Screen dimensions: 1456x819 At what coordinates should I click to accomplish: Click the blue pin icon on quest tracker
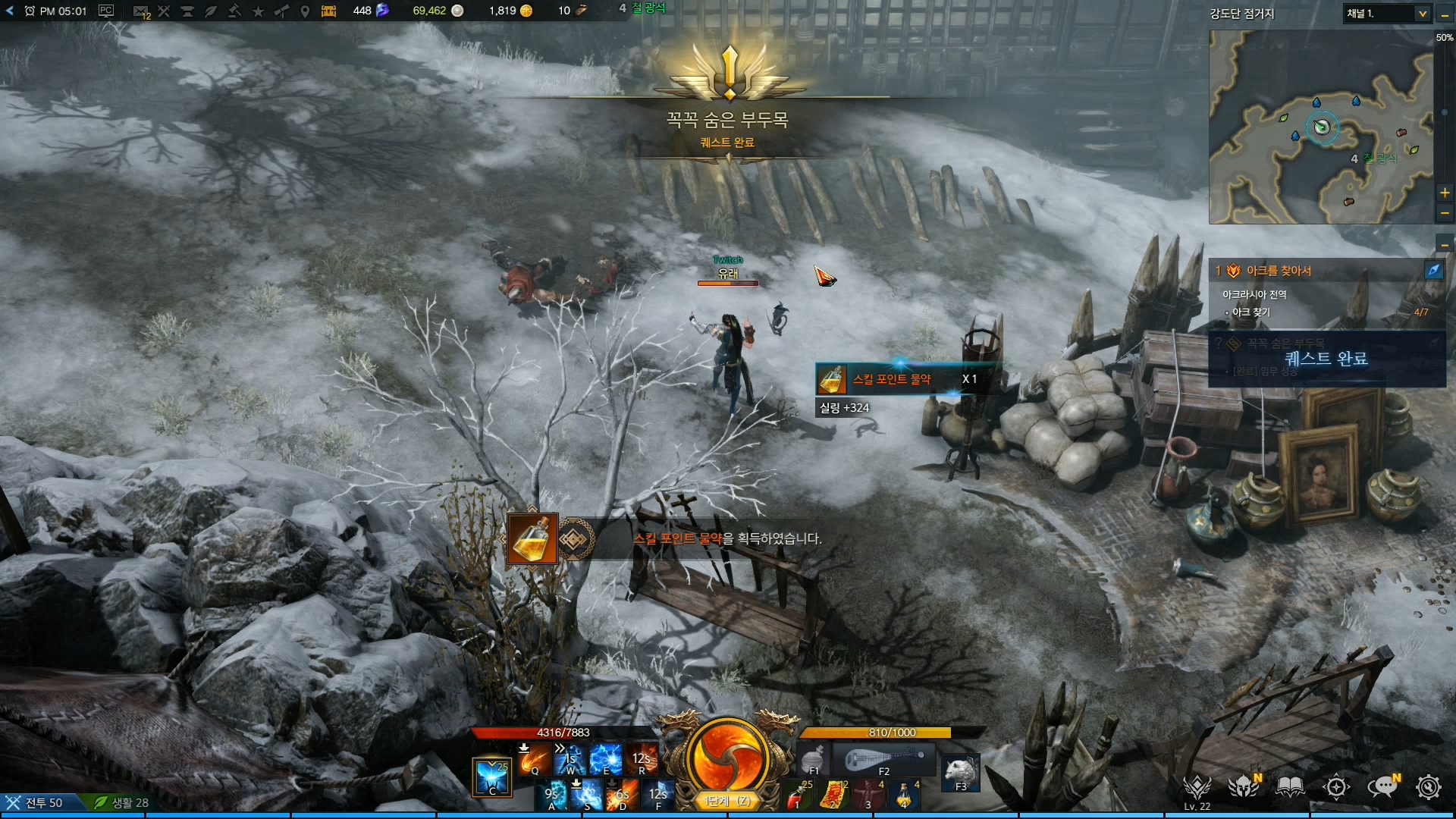pos(1433,270)
